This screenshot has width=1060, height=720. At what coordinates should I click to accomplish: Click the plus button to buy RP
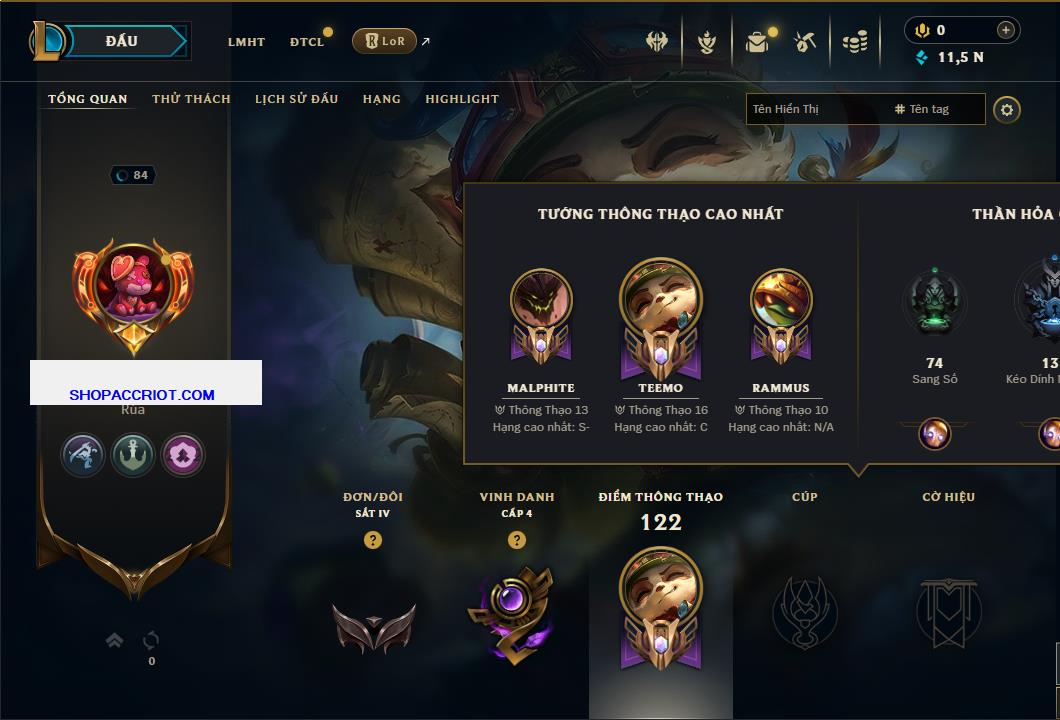(x=1006, y=30)
